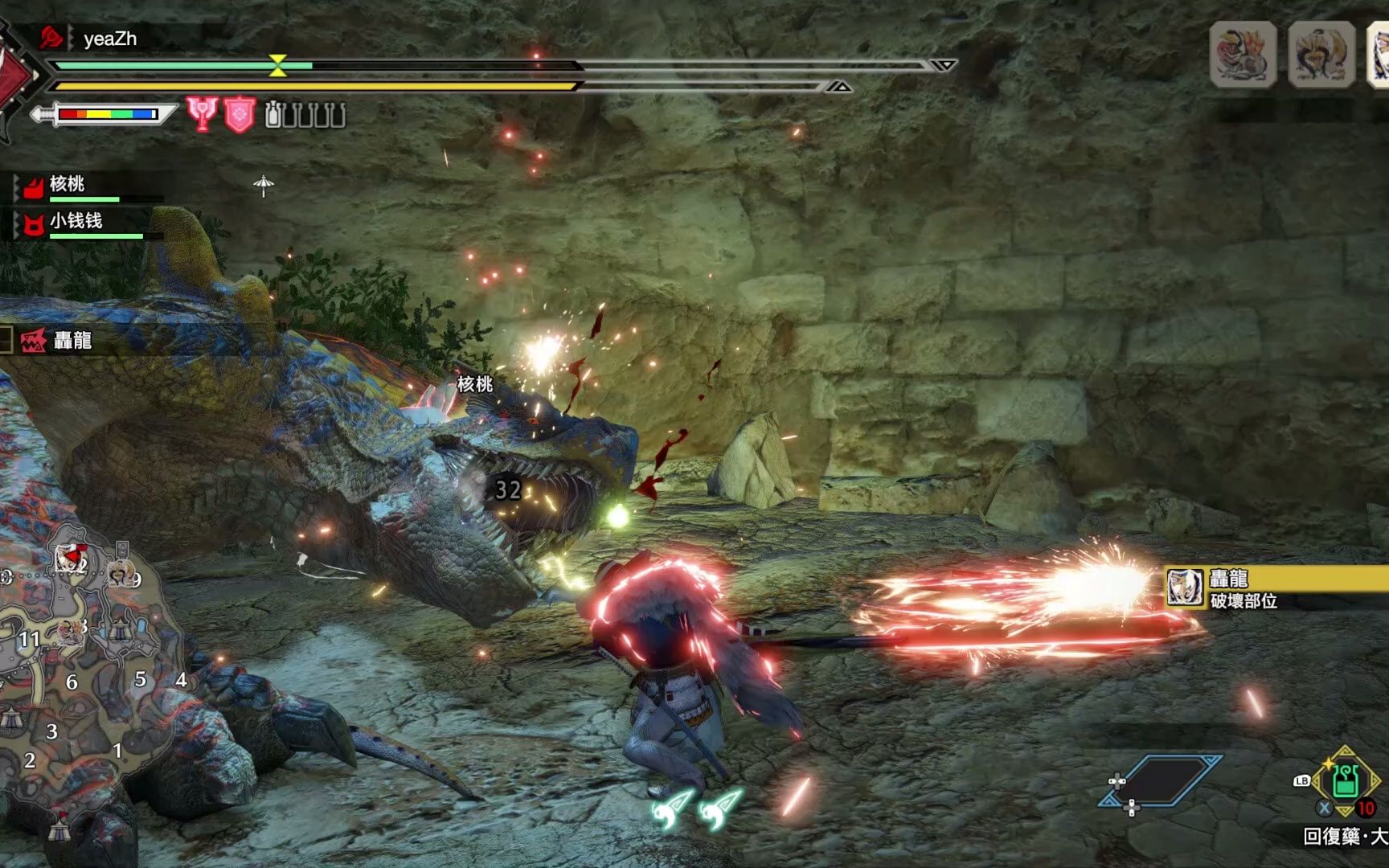Click the spirit gauge bottle icons

pyautogui.click(x=305, y=116)
